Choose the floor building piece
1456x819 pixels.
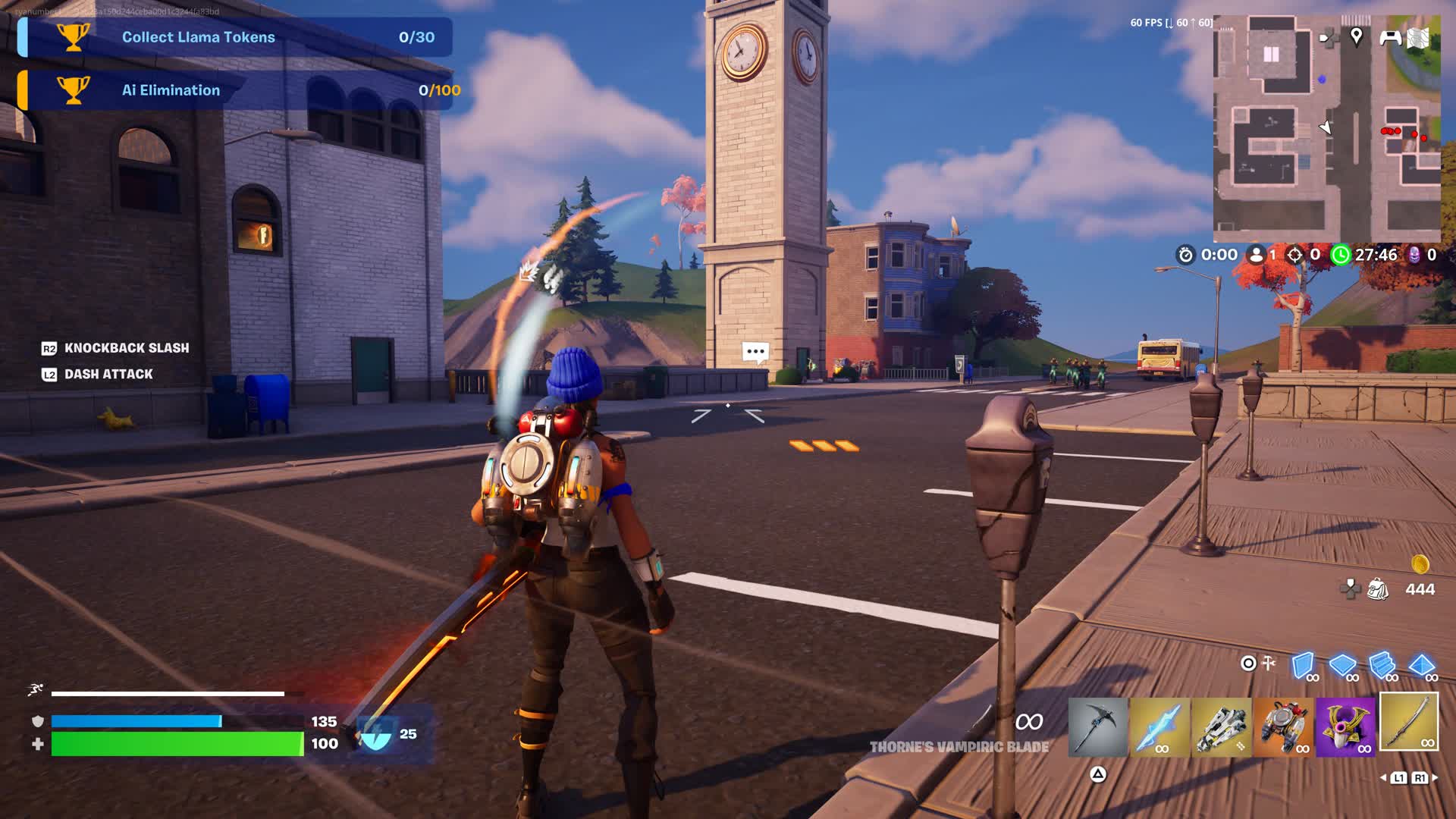tap(1342, 666)
